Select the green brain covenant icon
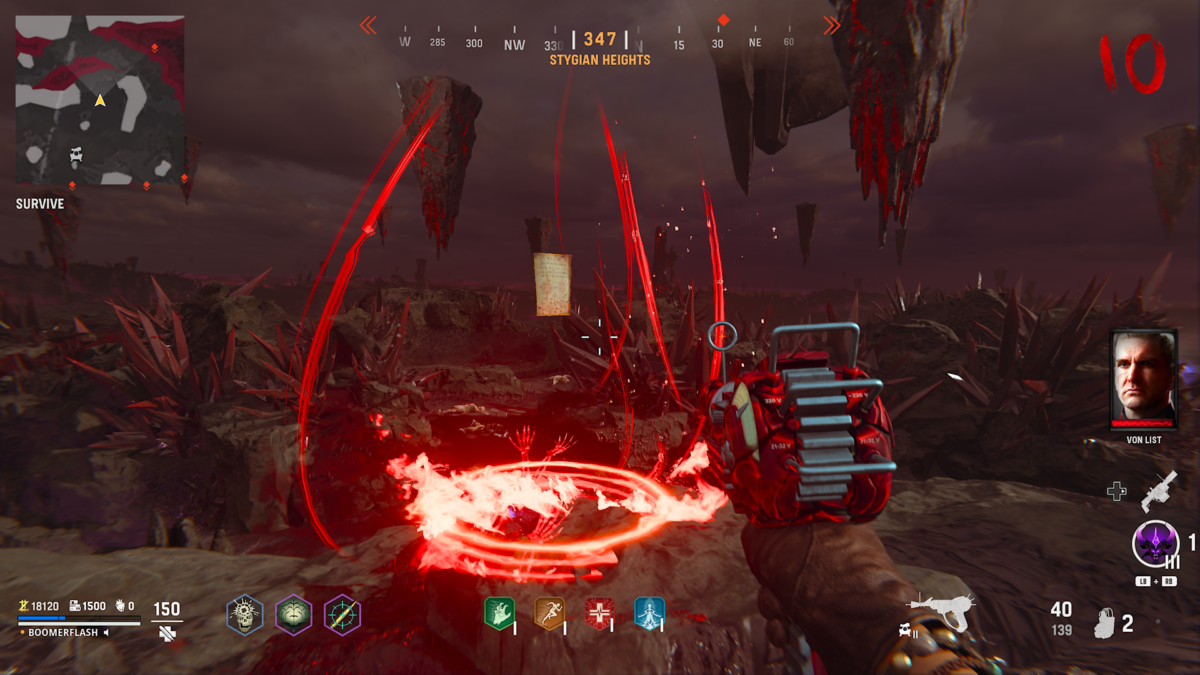Viewport: 1200px width, 675px height. (x=294, y=613)
